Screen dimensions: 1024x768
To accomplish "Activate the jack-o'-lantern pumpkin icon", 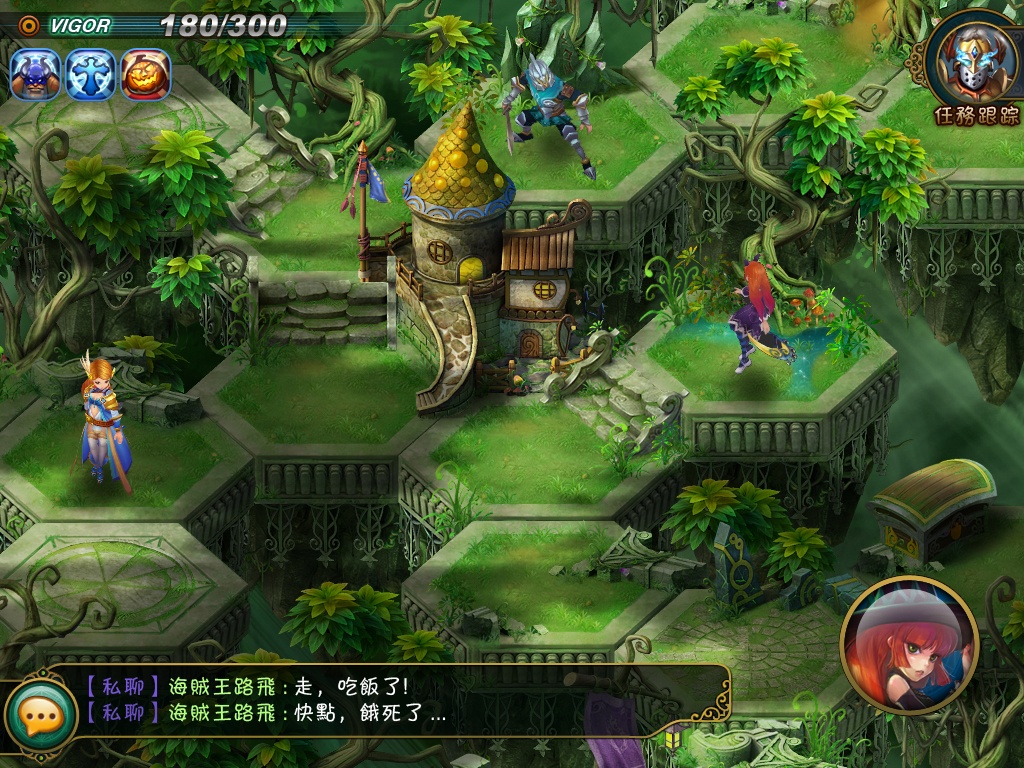I will pos(146,75).
